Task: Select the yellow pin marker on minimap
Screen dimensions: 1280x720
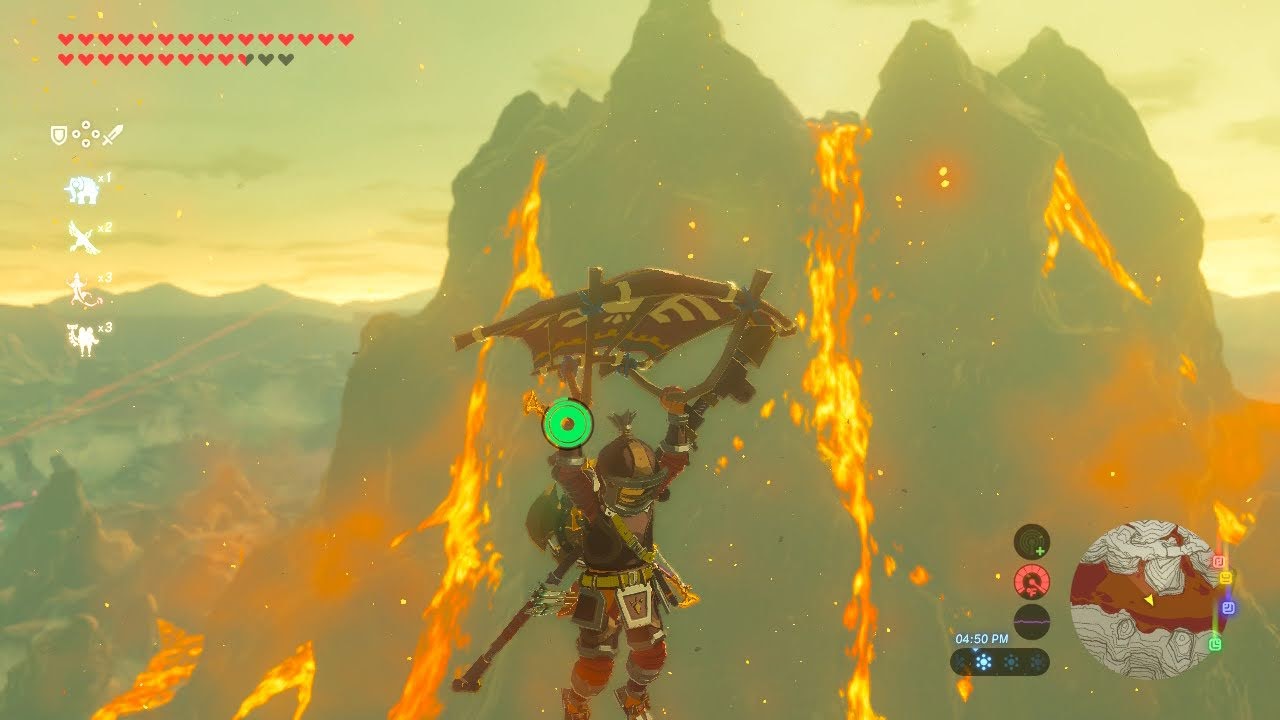Action: [1225, 578]
